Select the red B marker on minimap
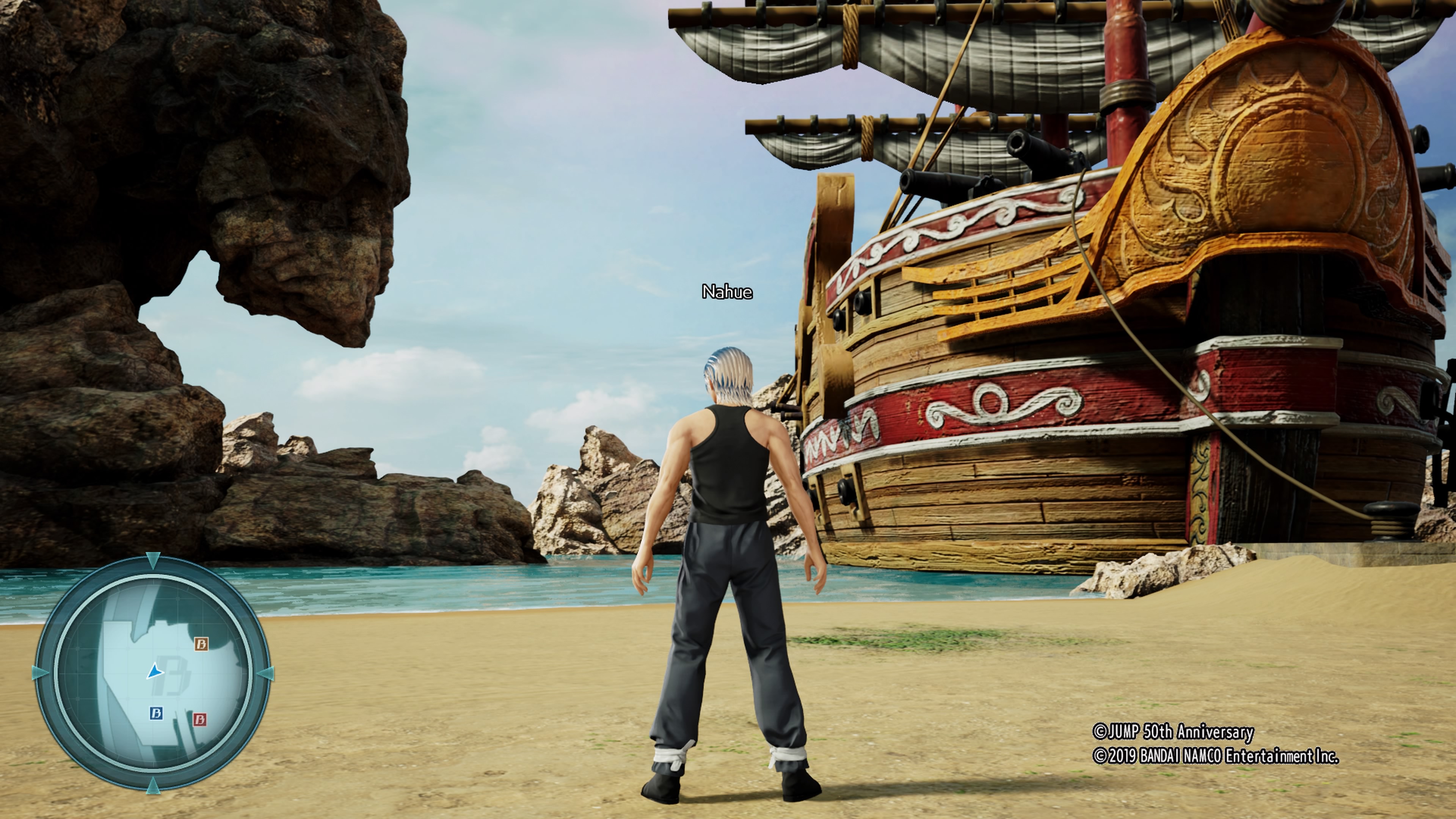The image size is (1456, 819). tap(199, 719)
